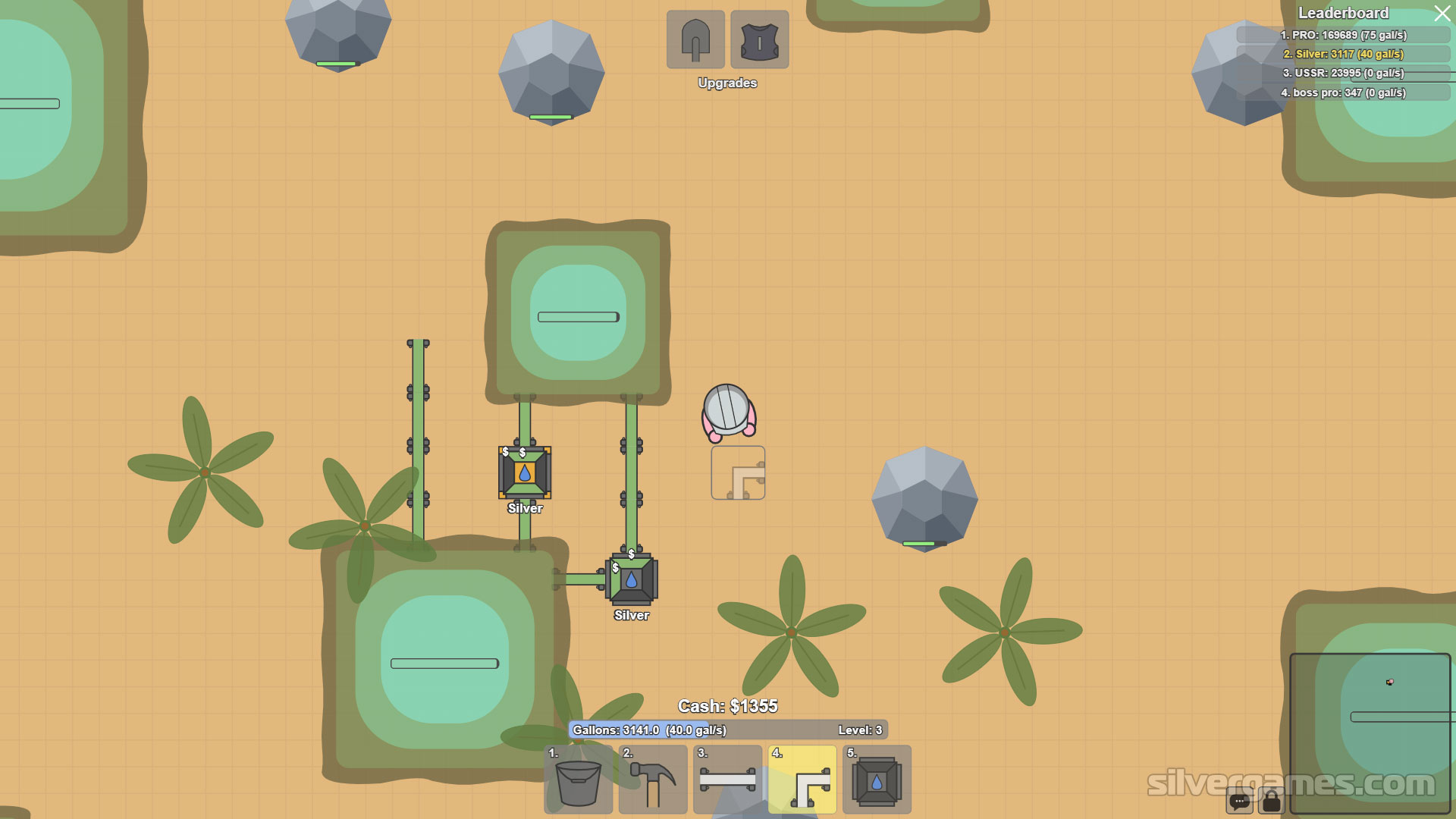1456x819 pixels.
Task: Select the straight pipe in slot 3
Action: pos(727,780)
